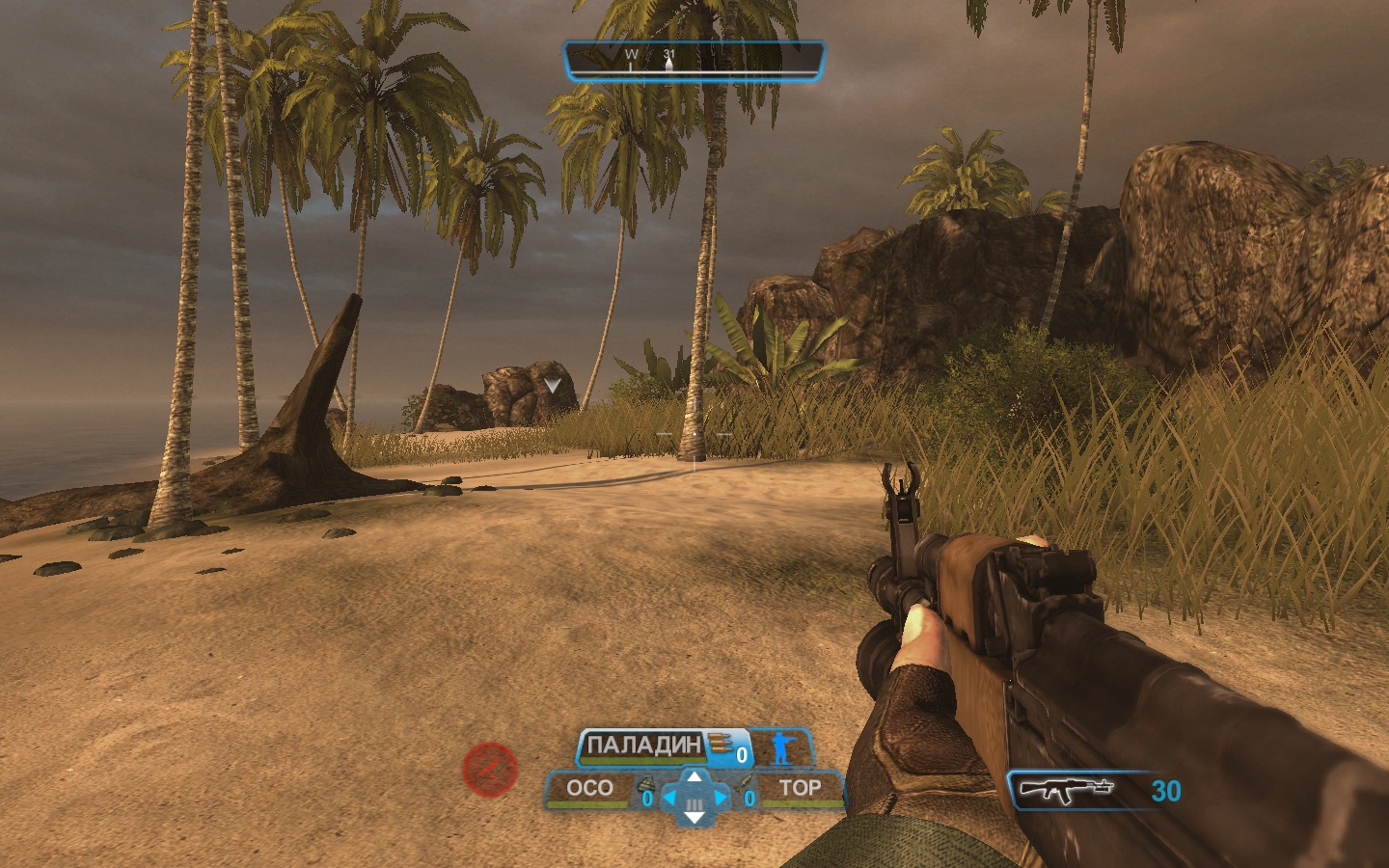Image resolution: width=1389 pixels, height=868 pixels.
Task: Click the white triangle objective marker
Action: tap(552, 385)
